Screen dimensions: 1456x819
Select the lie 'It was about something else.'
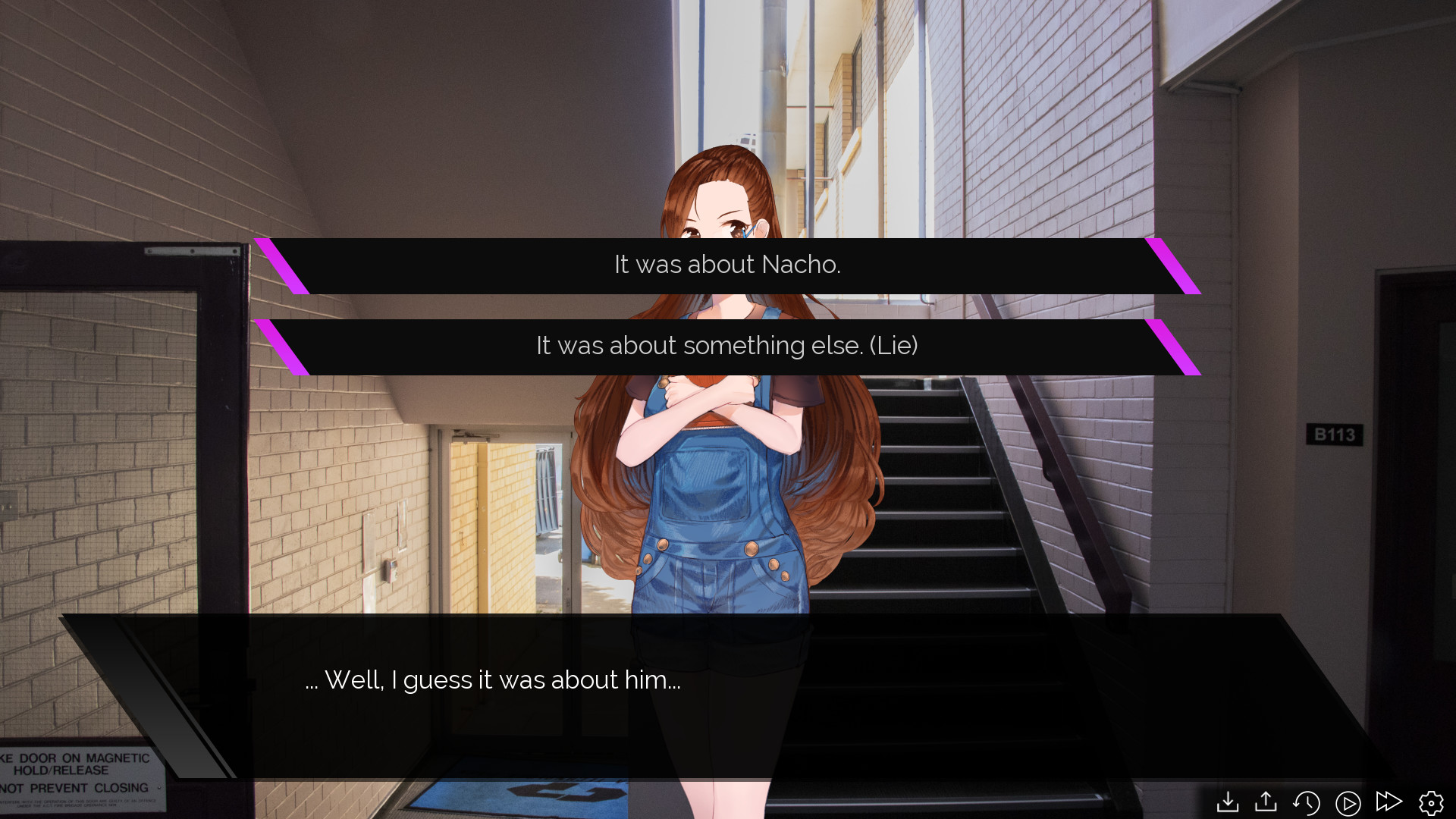point(726,346)
